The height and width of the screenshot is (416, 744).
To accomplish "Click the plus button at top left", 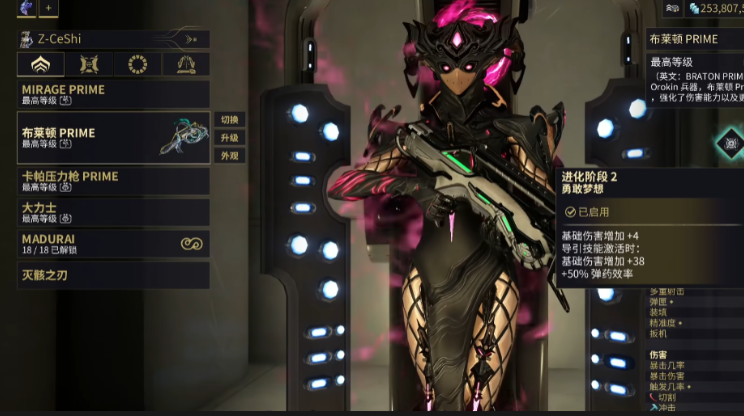I will point(48,7).
